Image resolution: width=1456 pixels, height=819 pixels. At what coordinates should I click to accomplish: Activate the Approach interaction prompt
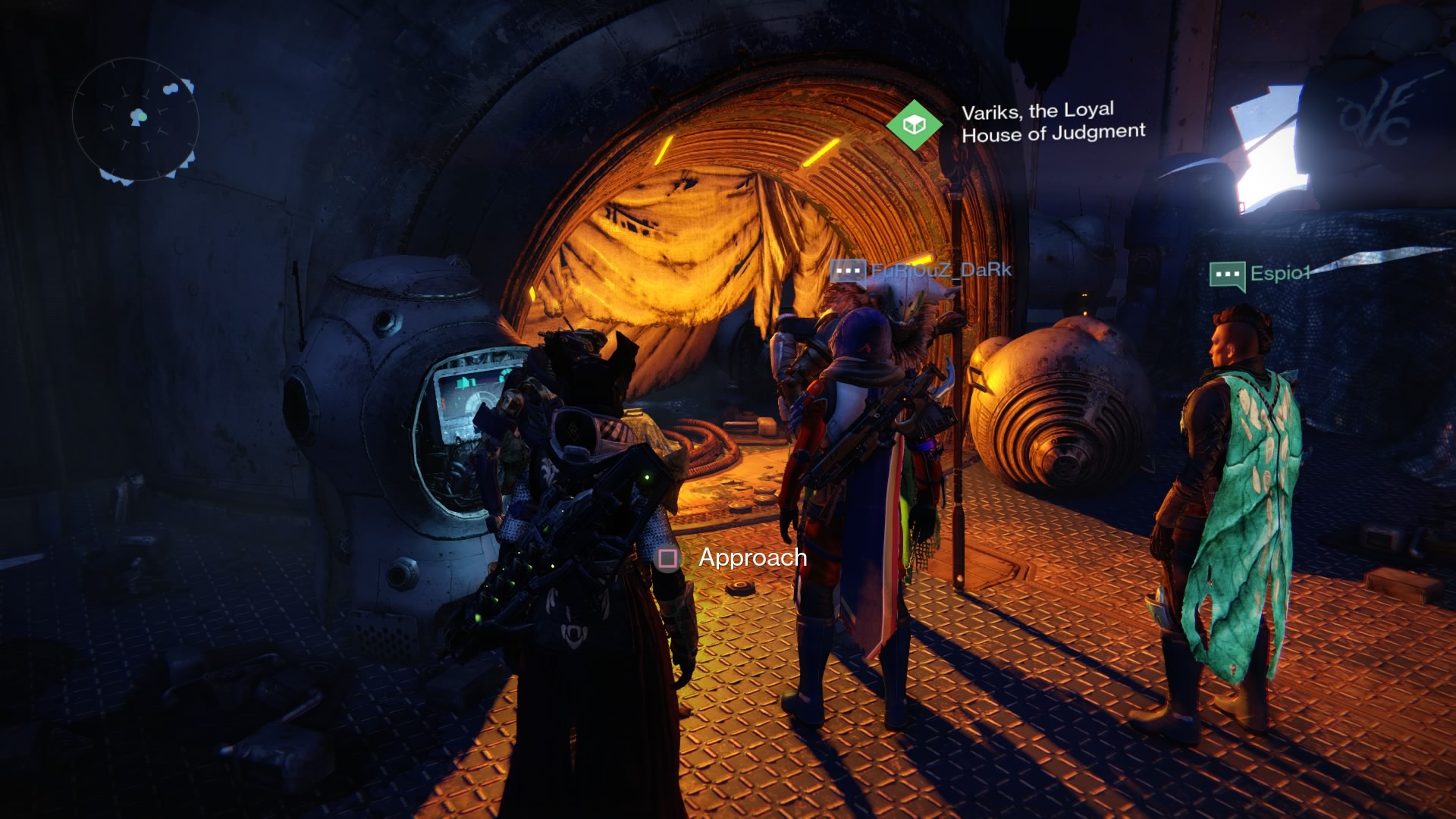753,559
